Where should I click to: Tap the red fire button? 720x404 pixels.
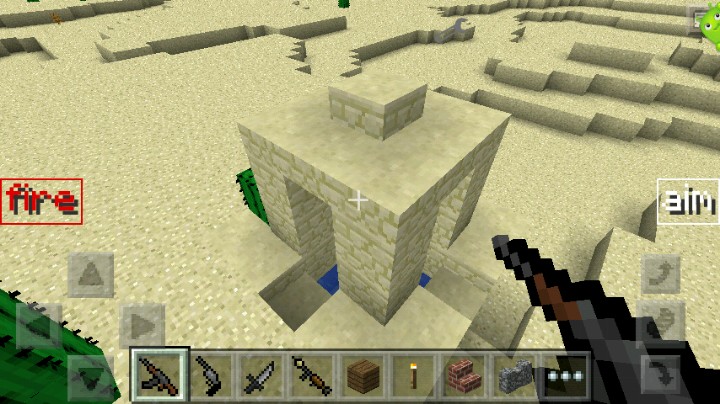(41, 201)
